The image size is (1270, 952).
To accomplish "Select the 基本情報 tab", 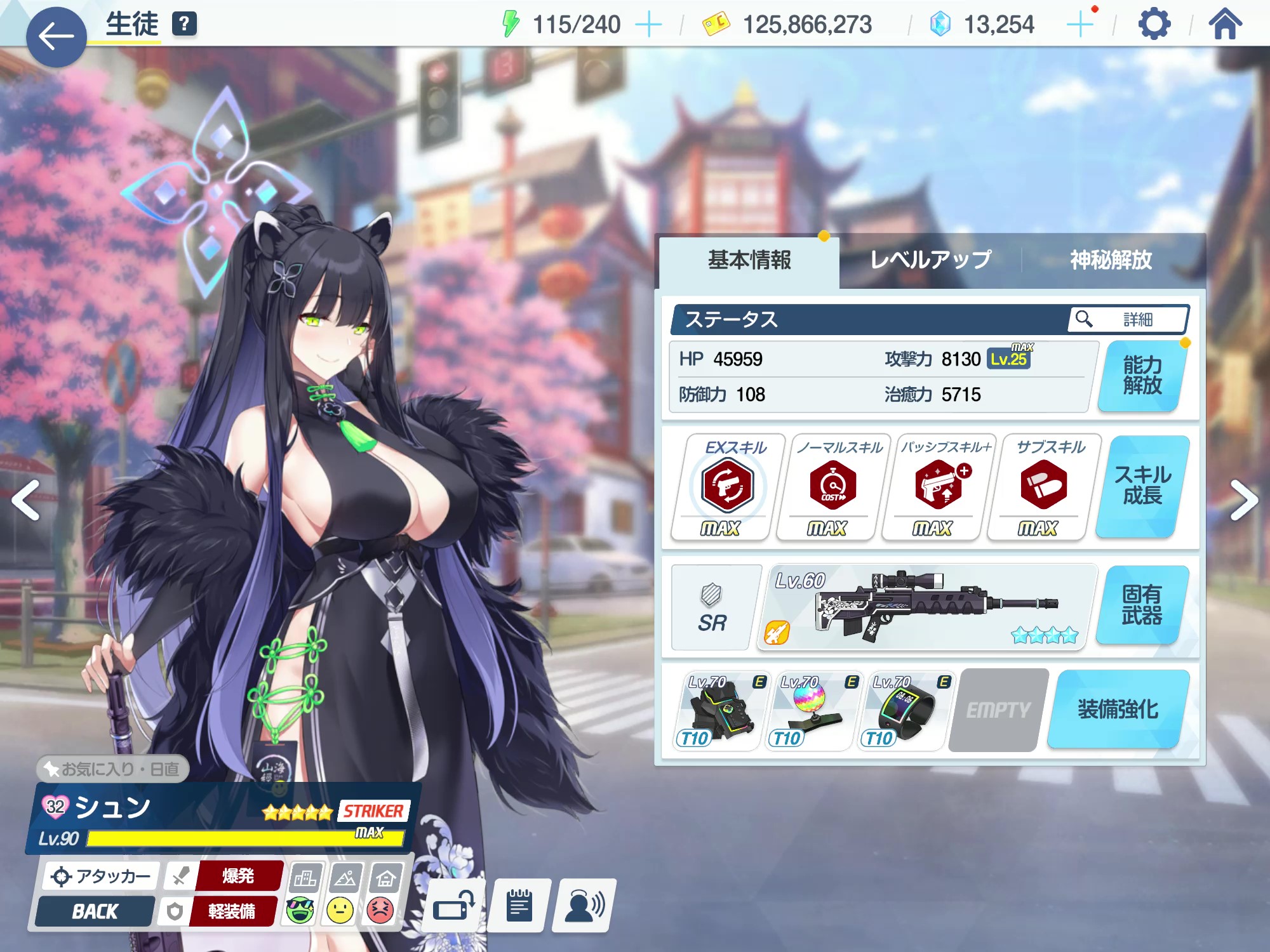I will pos(749,260).
